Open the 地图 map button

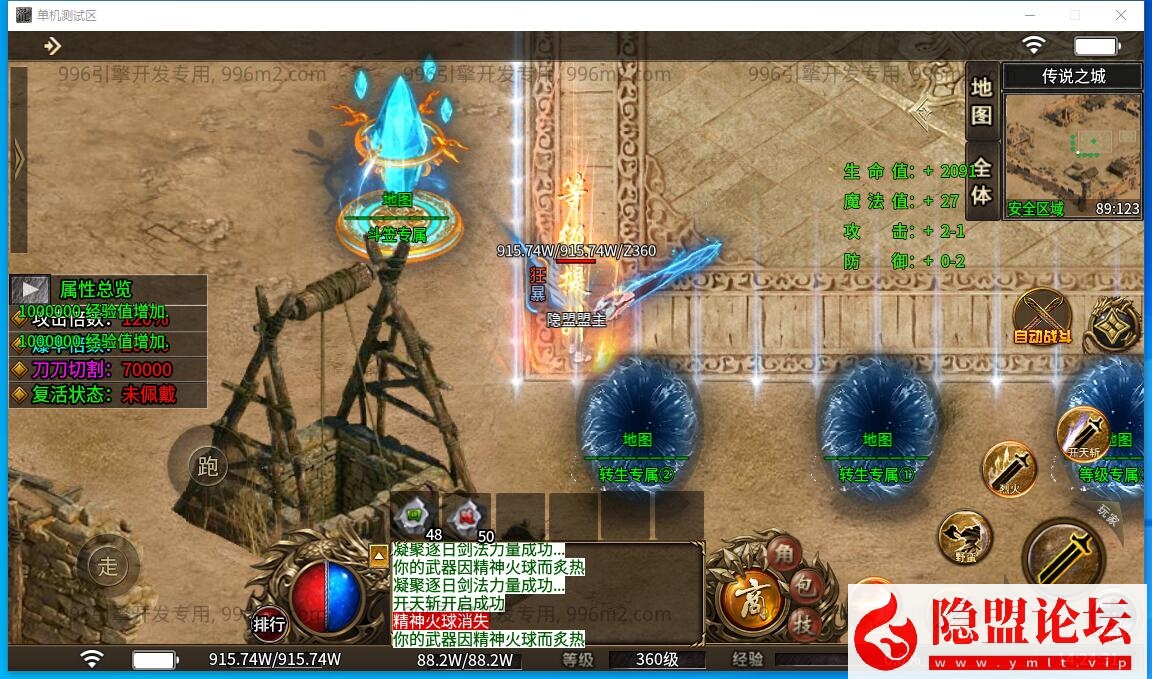981,101
